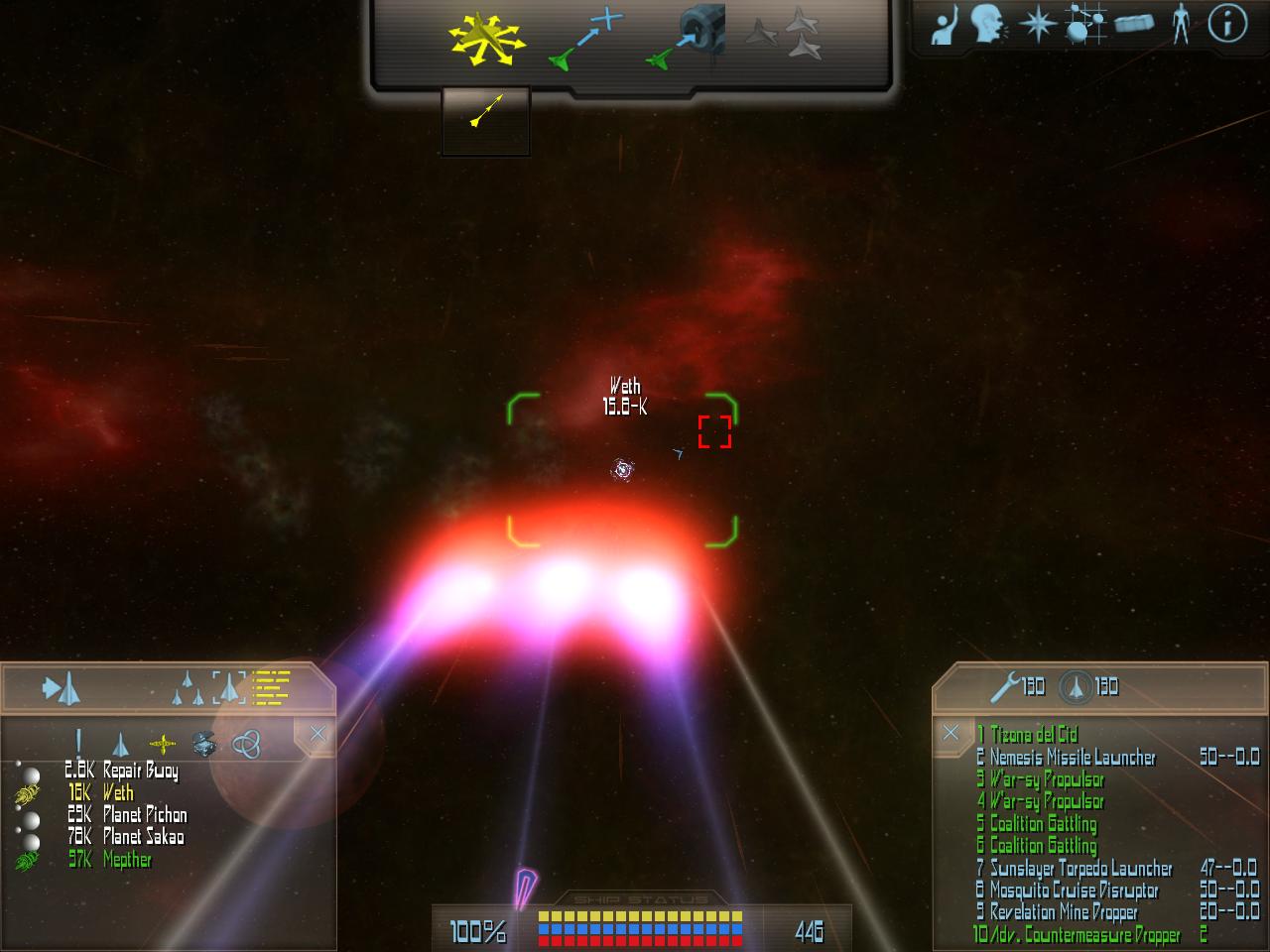Open the info icon in top bar

tap(1227, 24)
